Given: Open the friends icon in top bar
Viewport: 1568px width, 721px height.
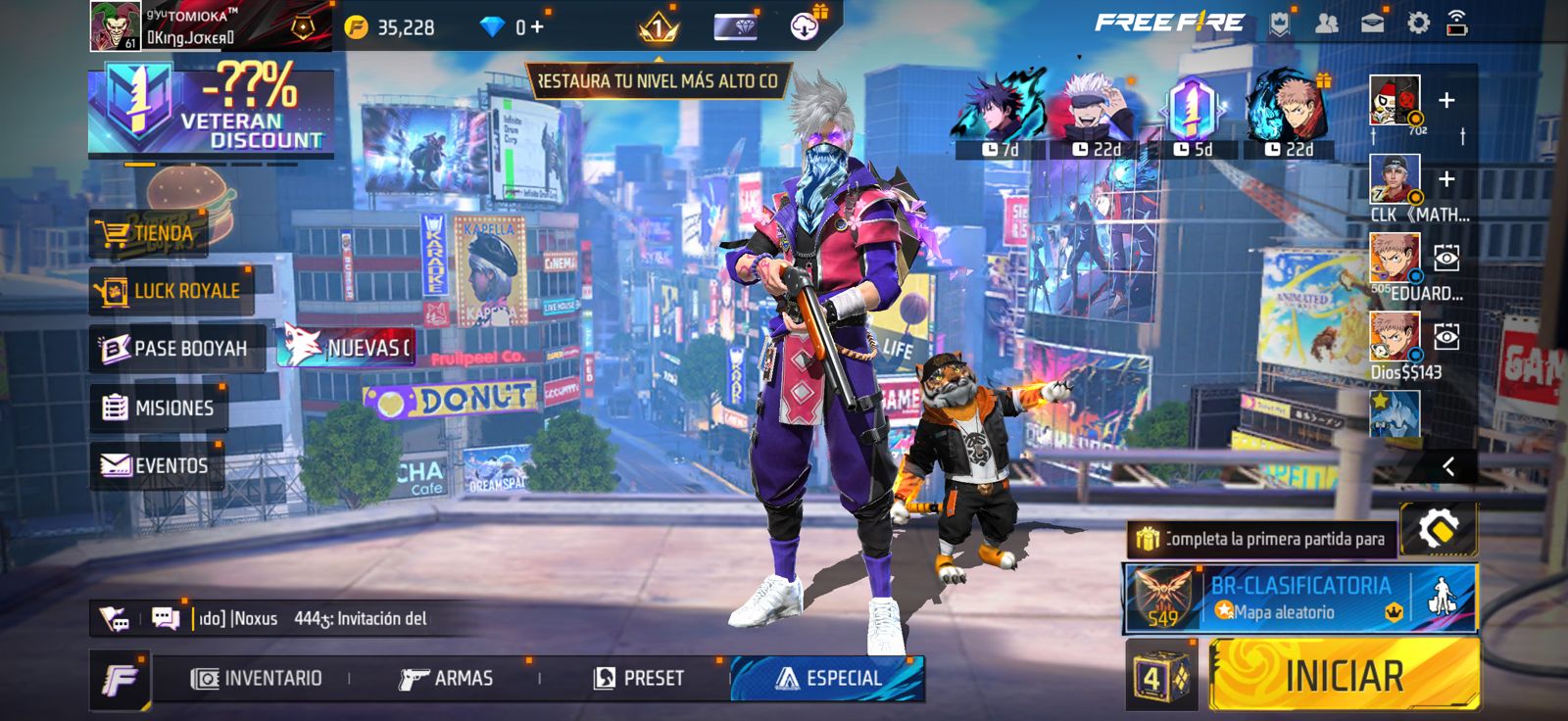Looking at the screenshot, I should coord(1326,24).
